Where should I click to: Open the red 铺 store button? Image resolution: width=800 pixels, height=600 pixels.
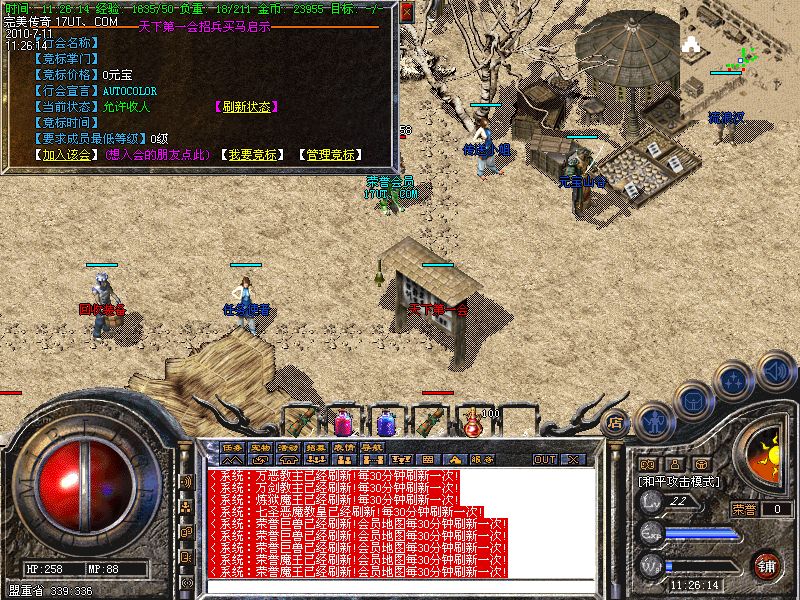tap(766, 566)
